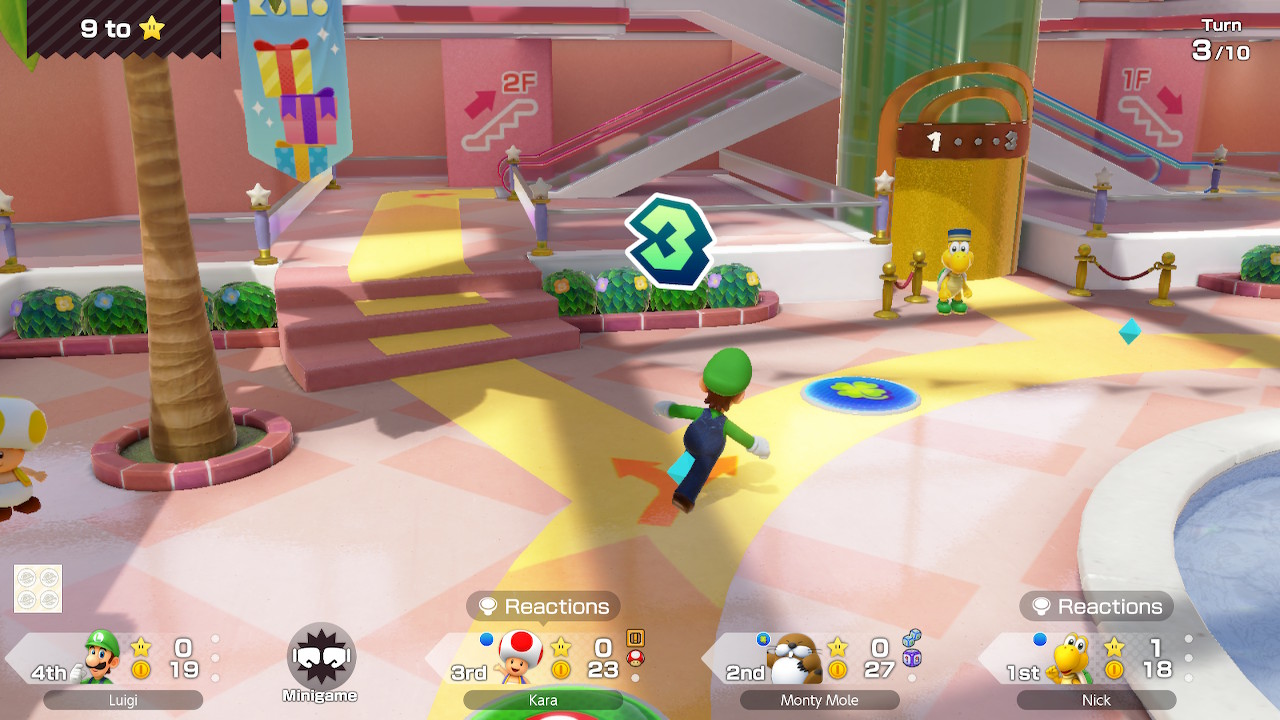Click the blue turn indicator dot beside Nick
Image resolution: width=1280 pixels, height=720 pixels.
pos(1039,640)
